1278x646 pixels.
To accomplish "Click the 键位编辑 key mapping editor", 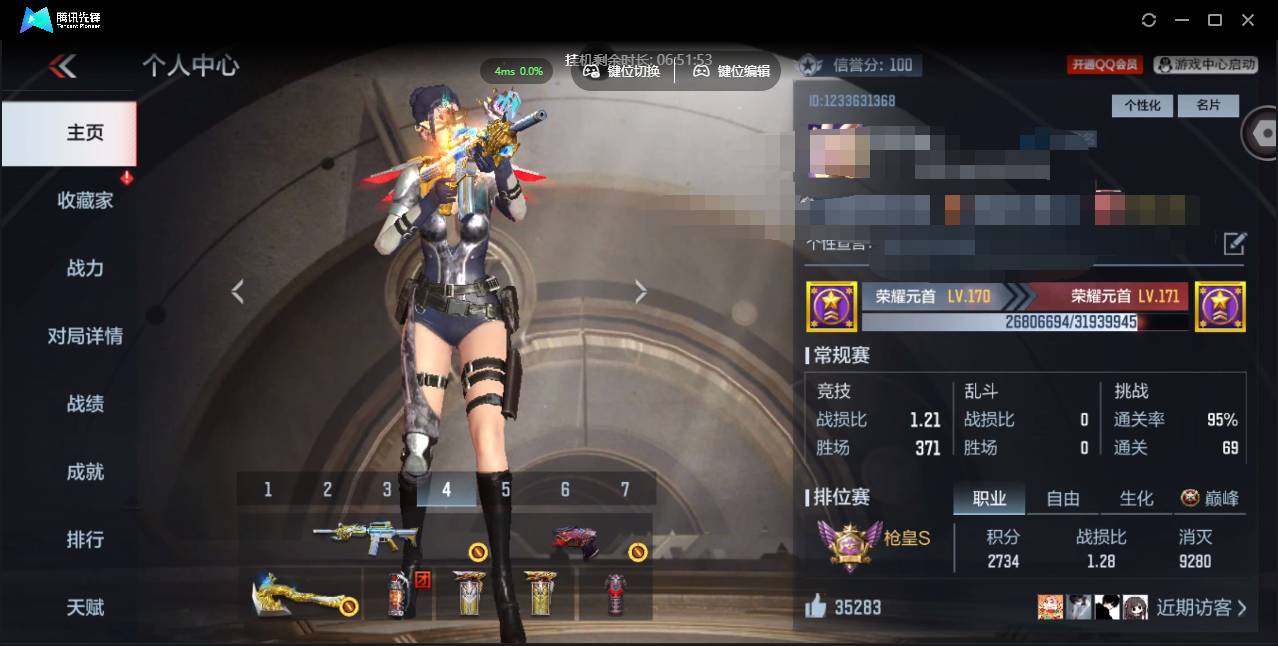I will point(732,71).
